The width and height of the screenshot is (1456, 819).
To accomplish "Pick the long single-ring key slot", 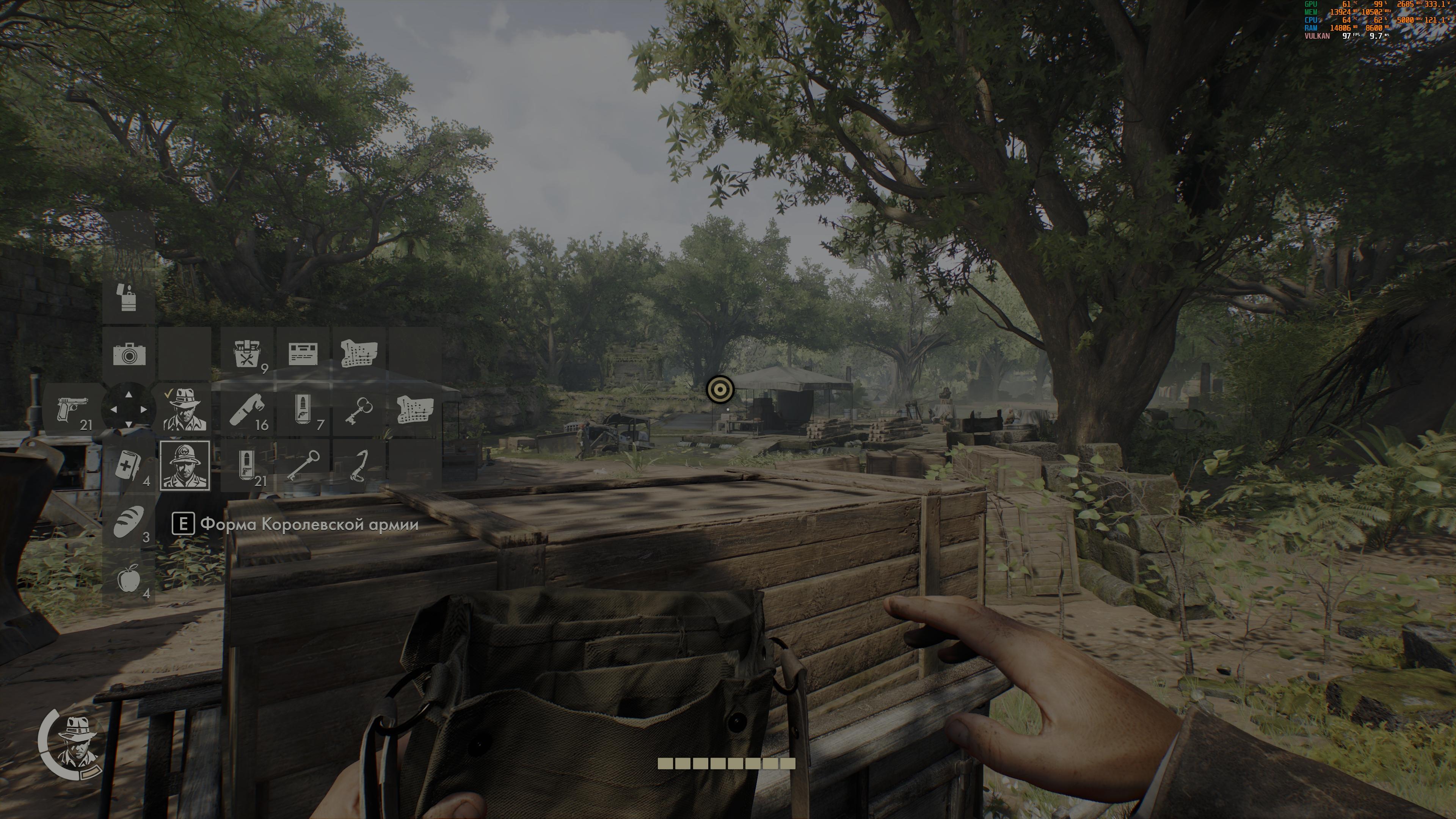I will 303,466.
